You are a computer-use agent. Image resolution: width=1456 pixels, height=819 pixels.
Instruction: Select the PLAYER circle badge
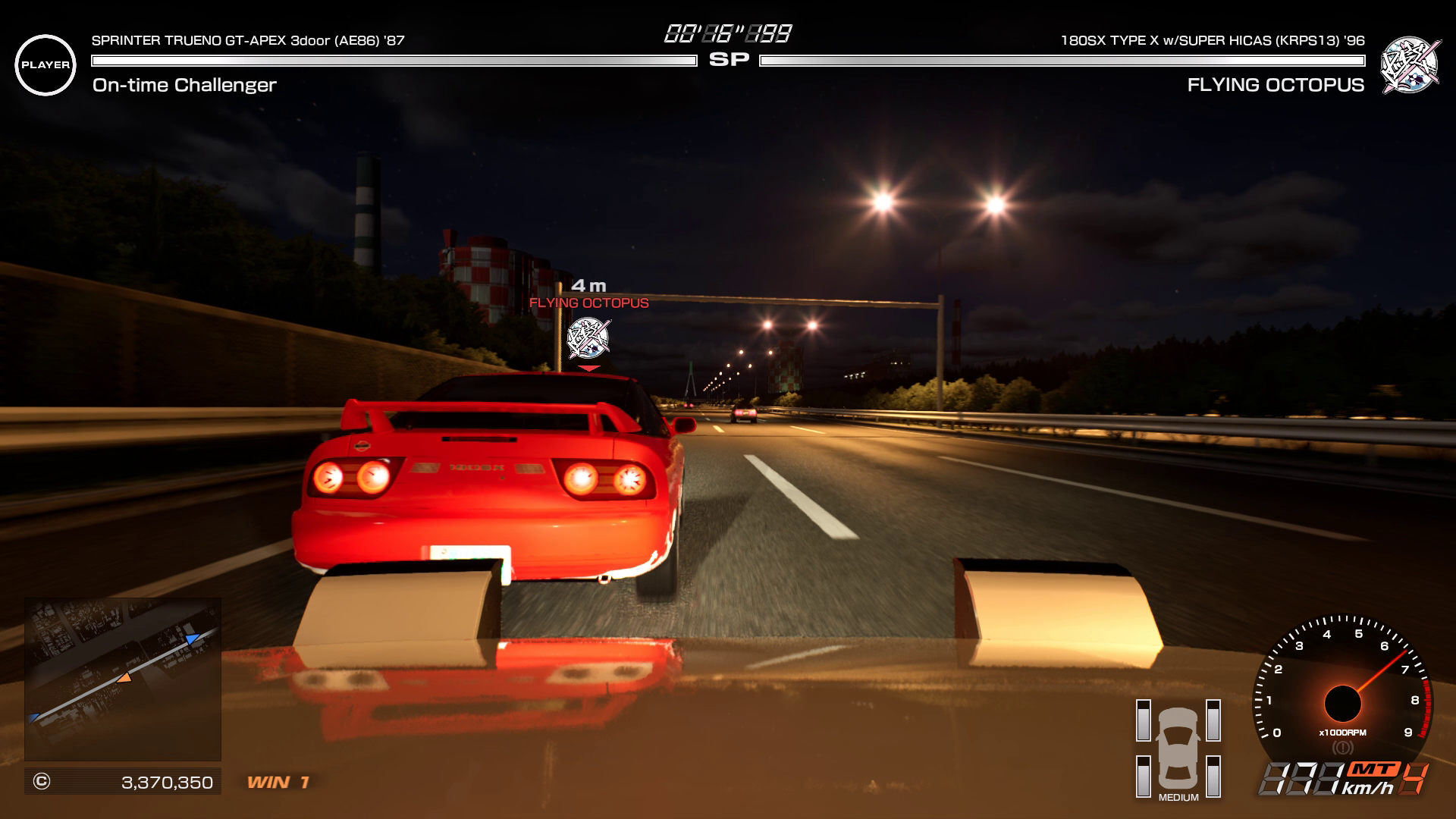[x=45, y=65]
